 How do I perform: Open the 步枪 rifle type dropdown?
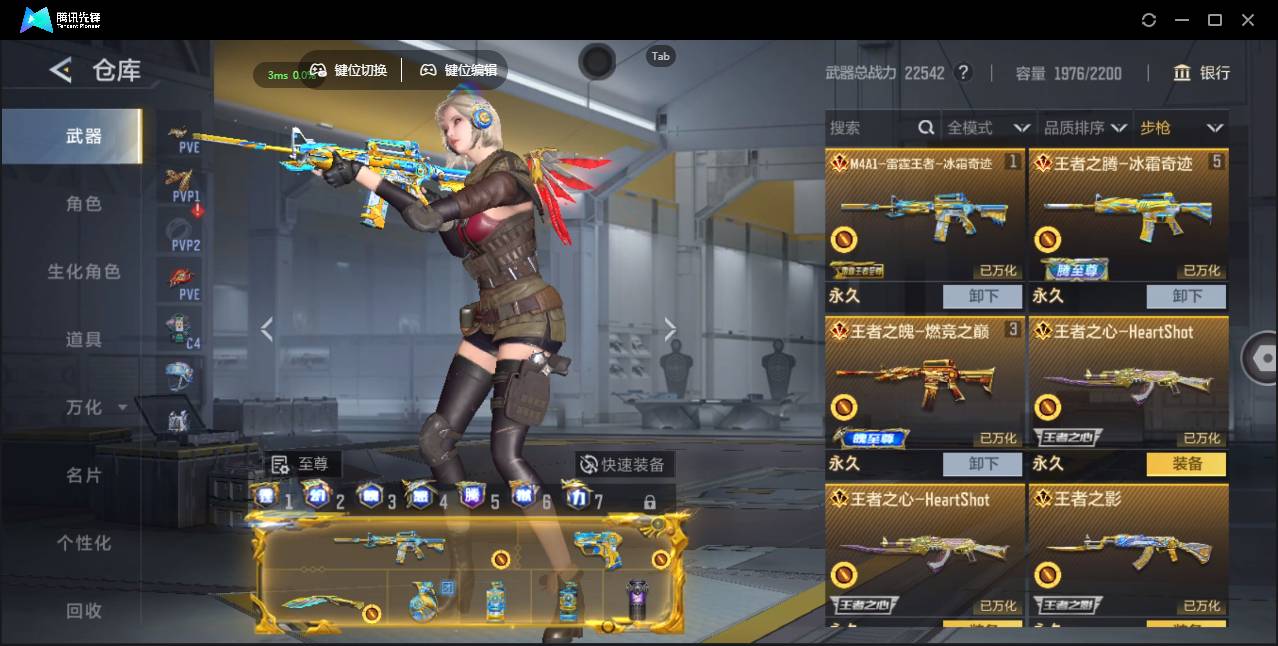pyautogui.click(x=1181, y=128)
